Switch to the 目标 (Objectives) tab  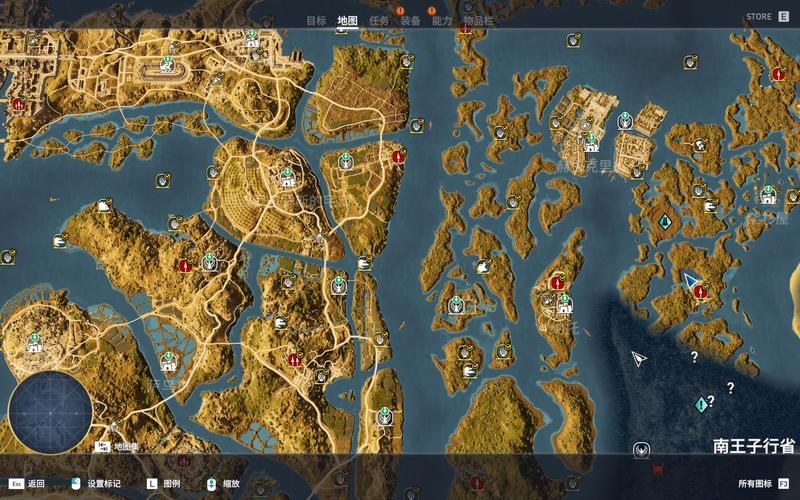click(316, 20)
